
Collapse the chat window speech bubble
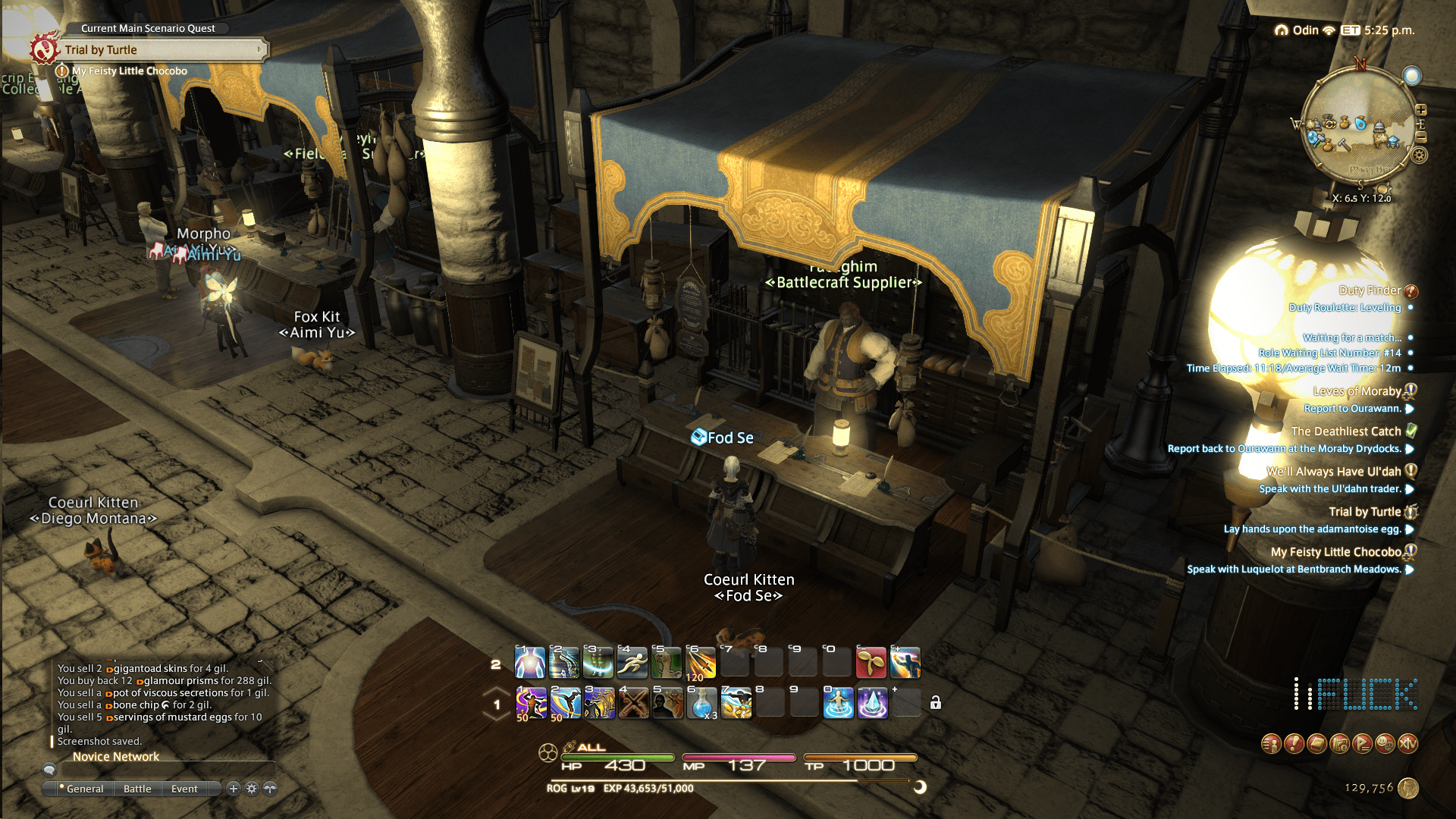tap(50, 770)
